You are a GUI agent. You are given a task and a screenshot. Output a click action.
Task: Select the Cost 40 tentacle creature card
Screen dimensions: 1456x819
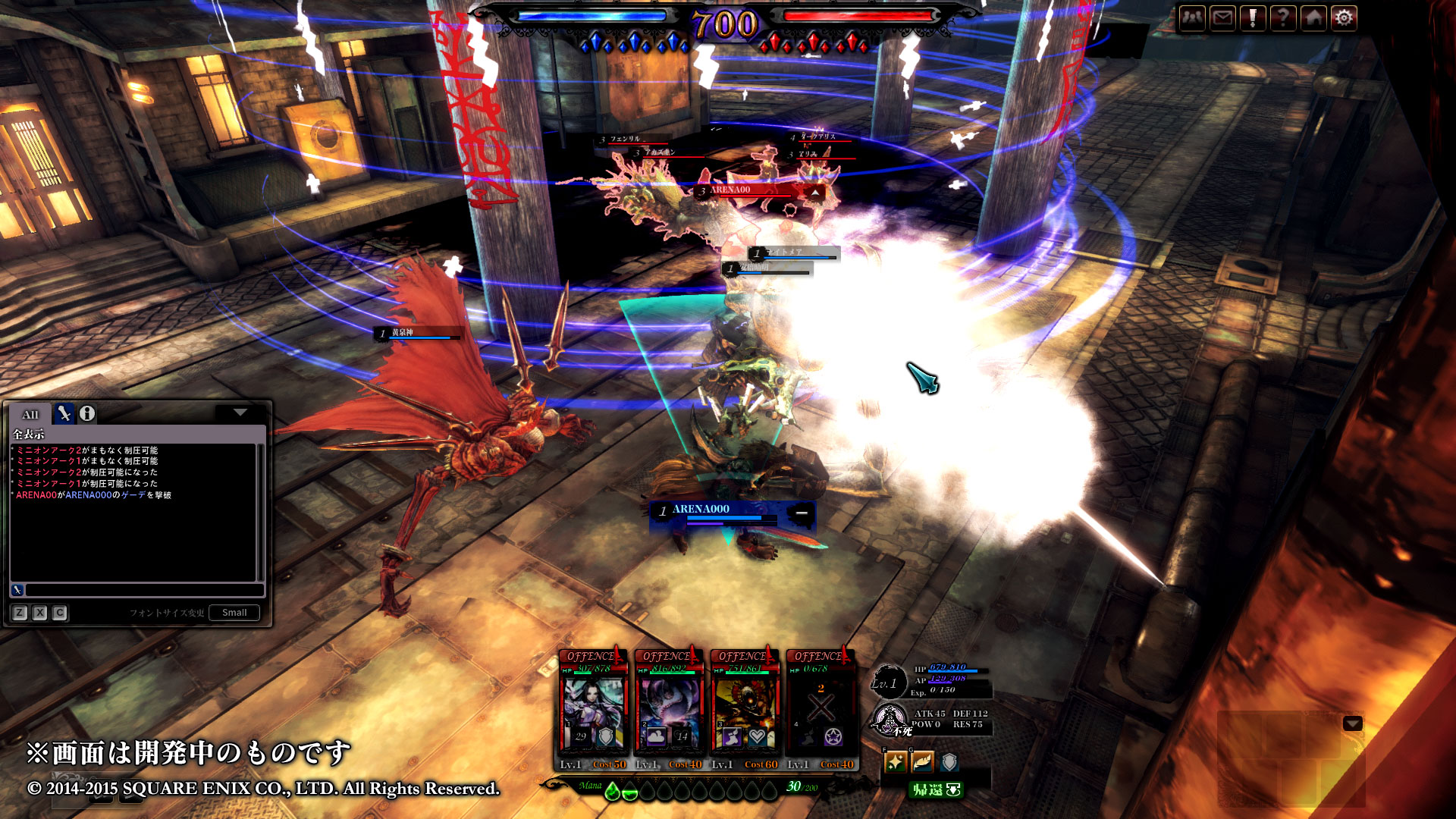(x=669, y=709)
